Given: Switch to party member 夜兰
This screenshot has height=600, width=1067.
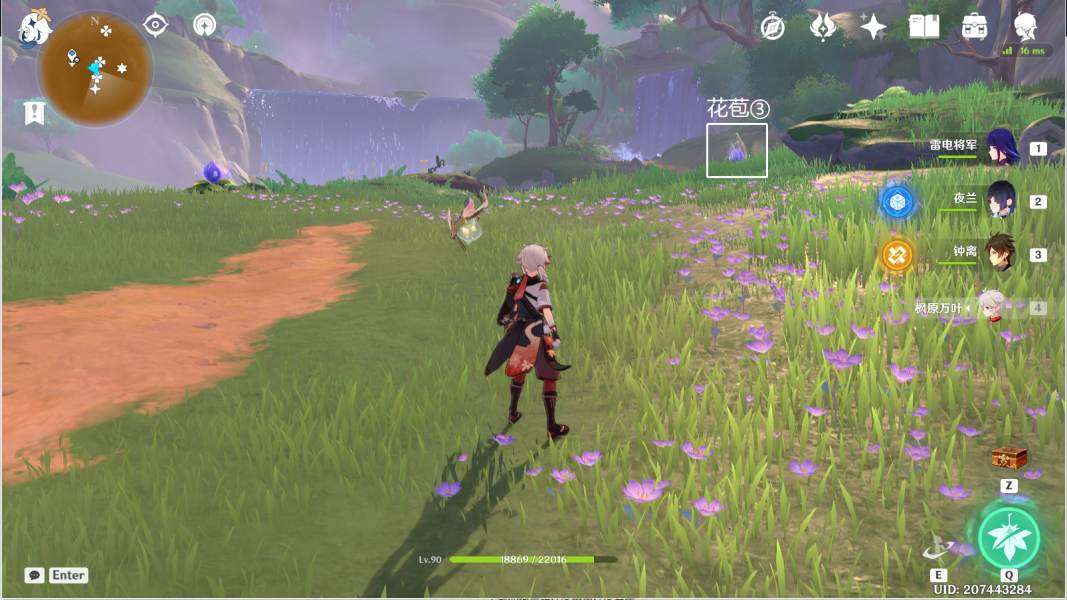Looking at the screenshot, I should coord(1000,200).
